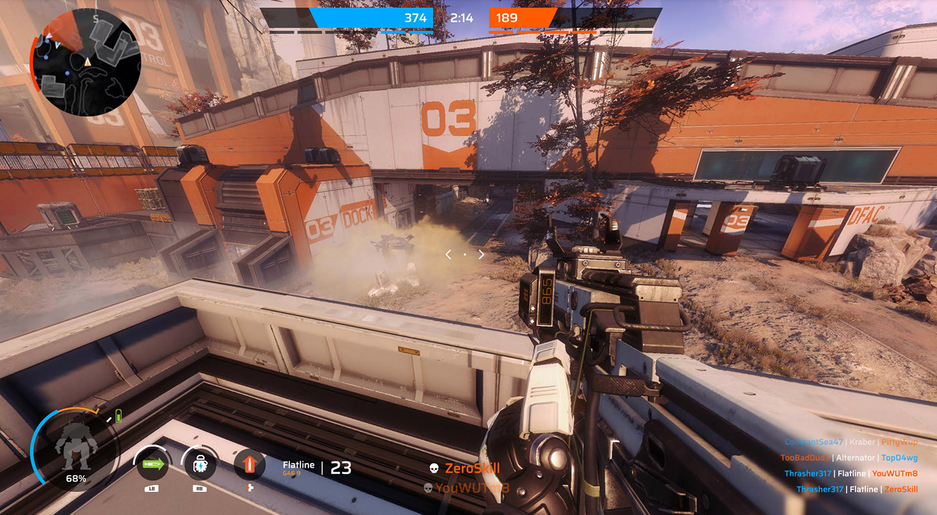Activate the green syringe stim ability

click(153, 463)
